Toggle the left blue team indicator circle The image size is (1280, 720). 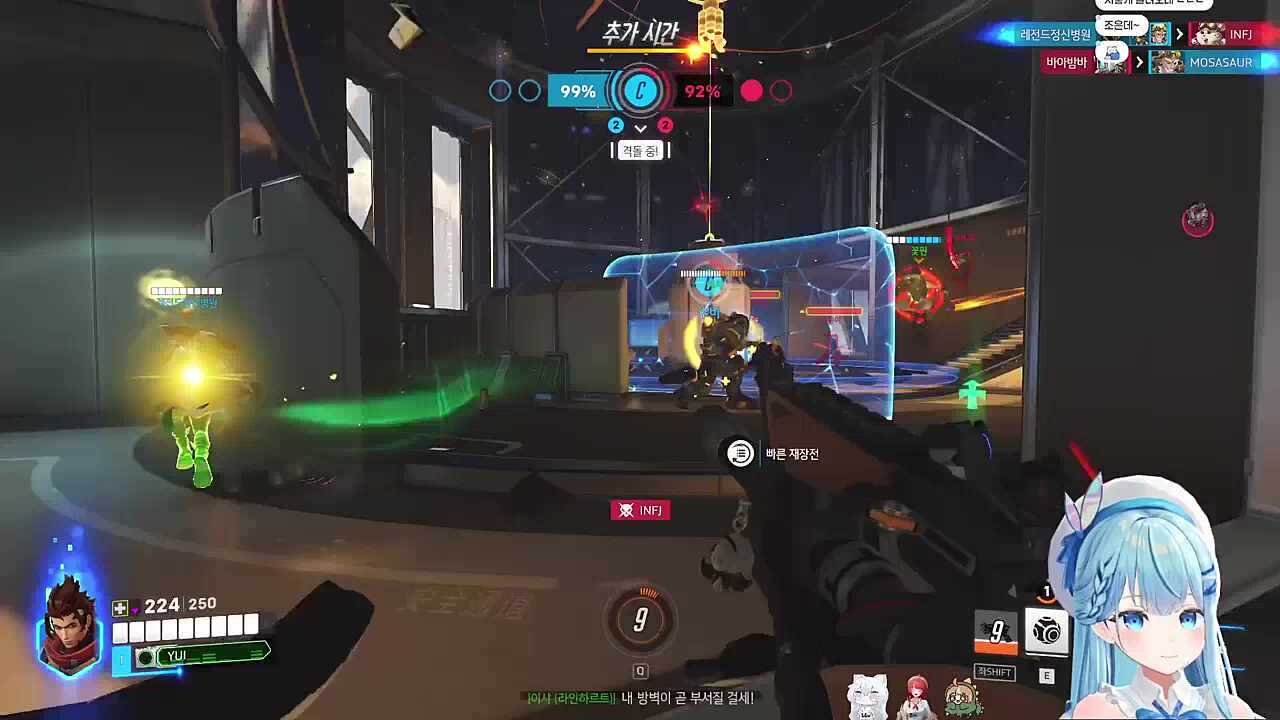500,91
